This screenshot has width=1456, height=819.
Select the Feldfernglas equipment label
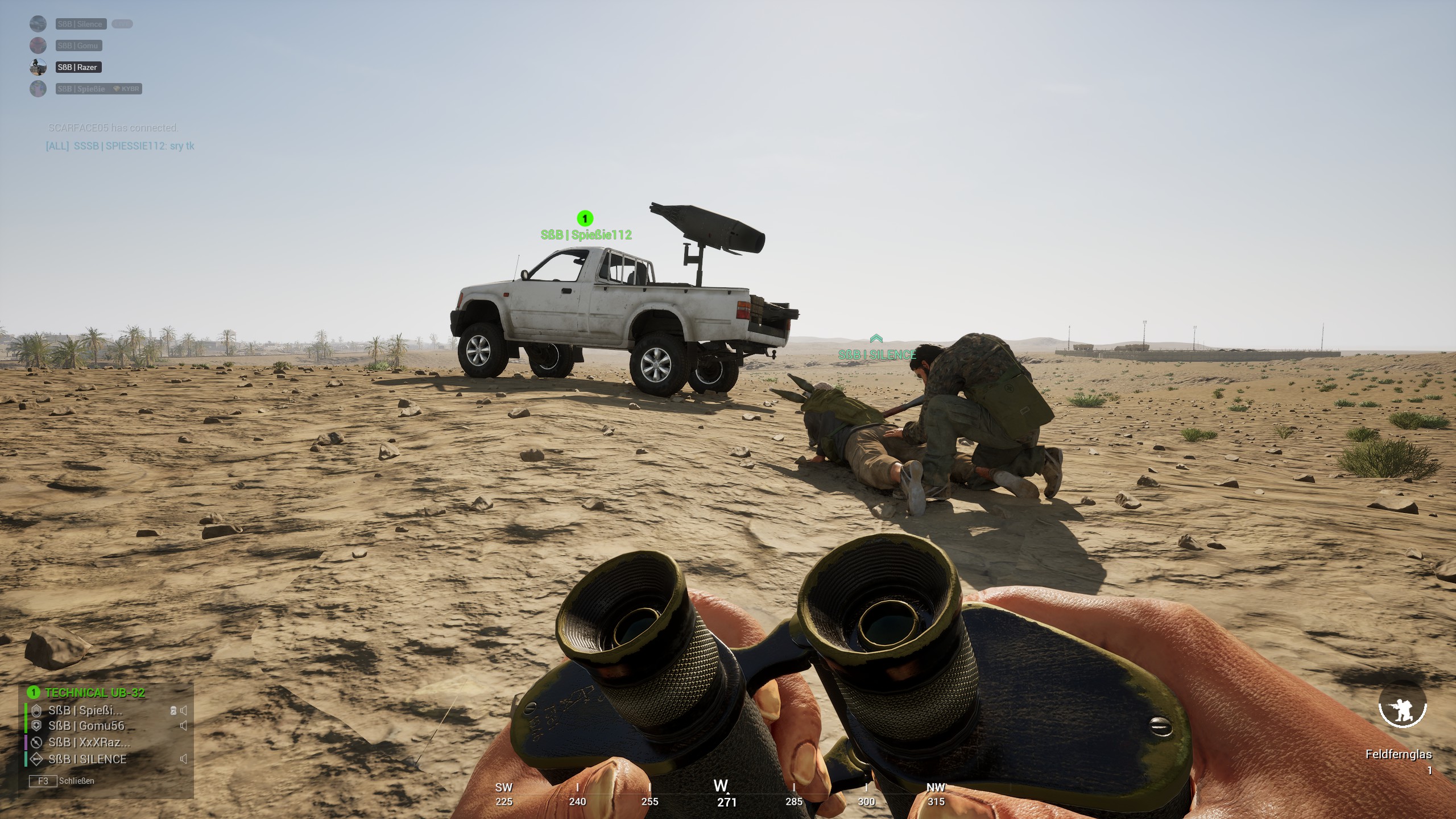tap(1398, 754)
